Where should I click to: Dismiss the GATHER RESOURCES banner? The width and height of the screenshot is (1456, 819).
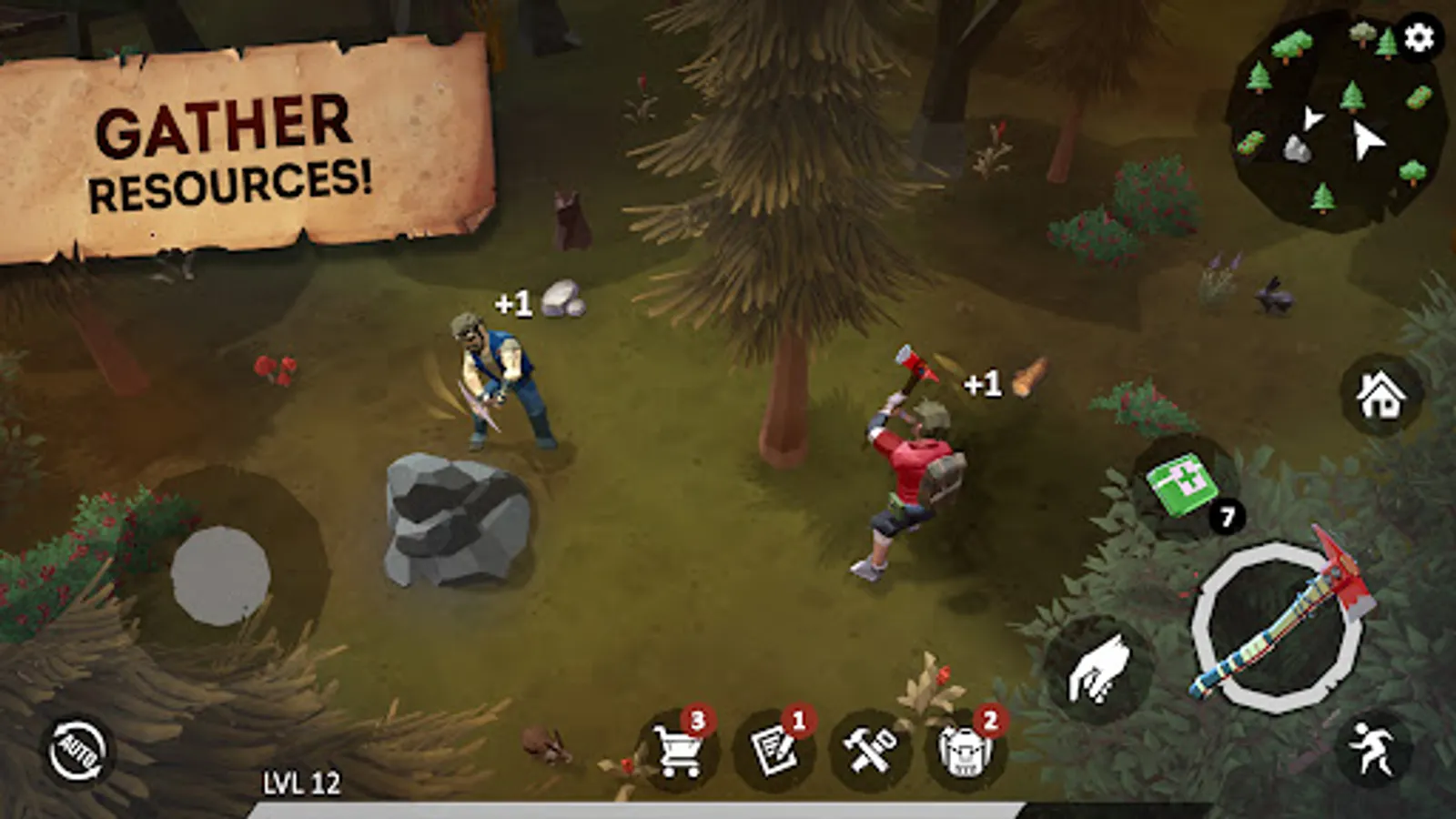click(x=232, y=150)
